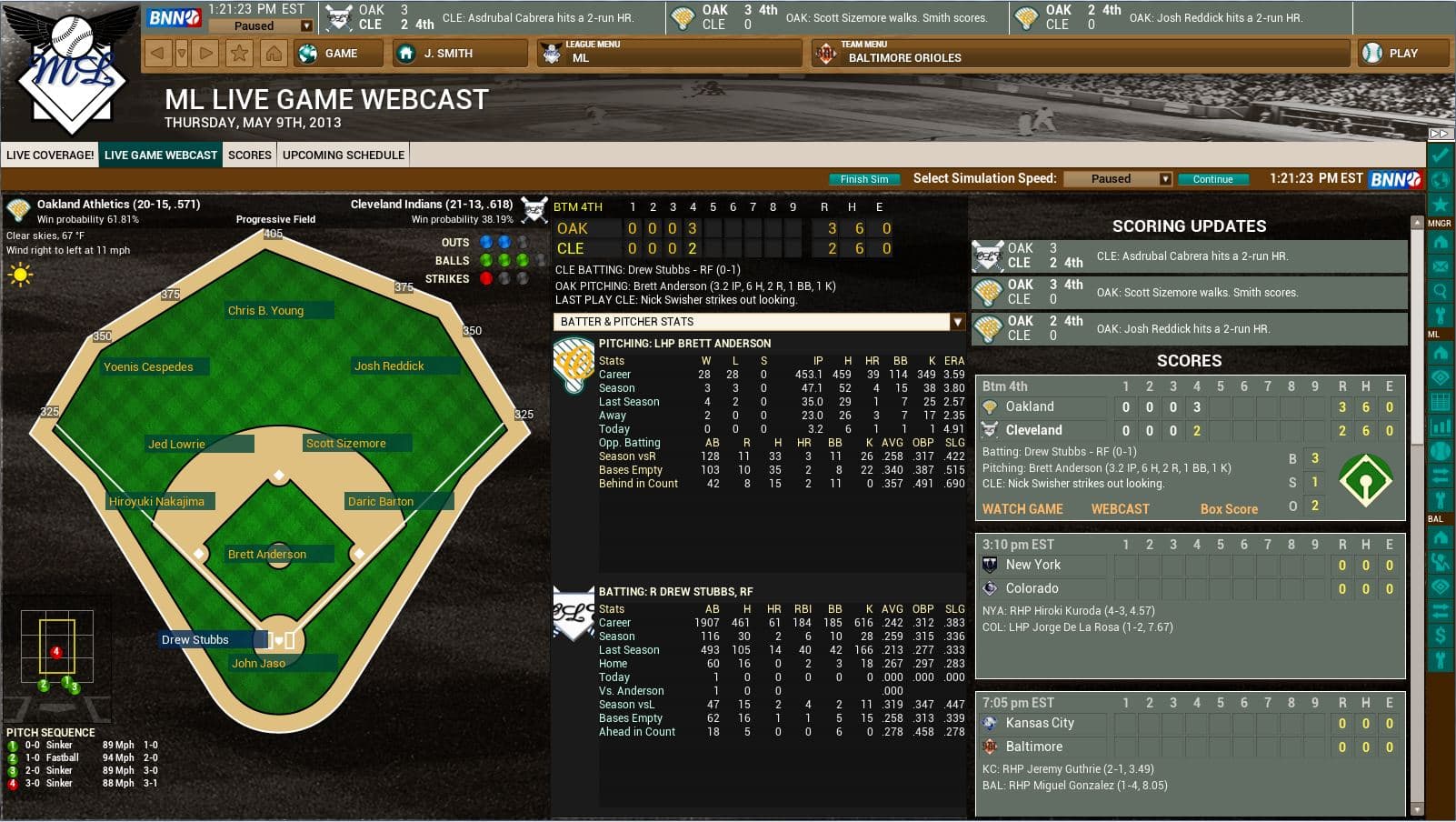
Task: Open the UPCOMING SCHEDULE tab
Action: tap(343, 155)
